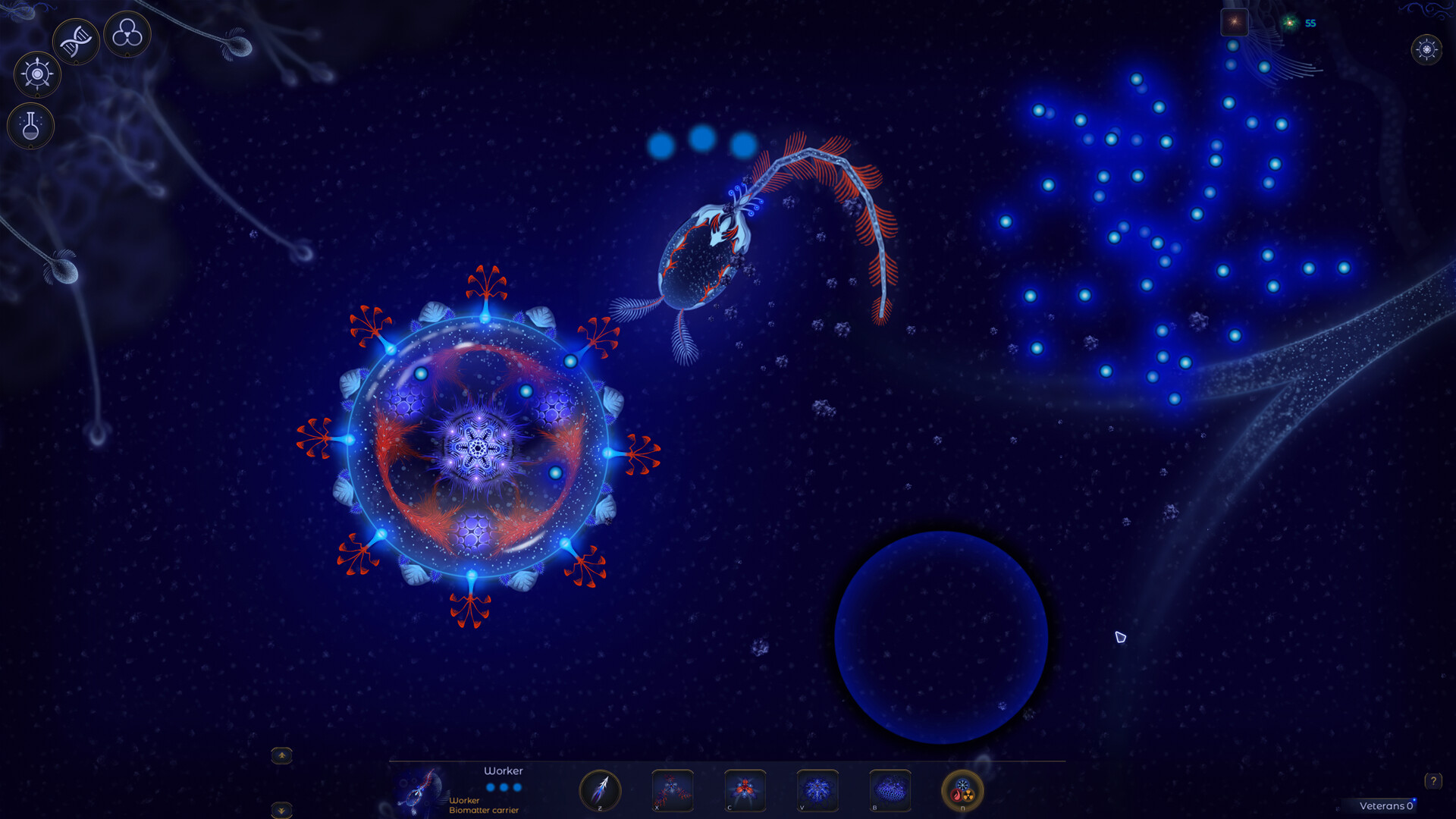Toggle the N elemental ability wheel
The height and width of the screenshot is (819, 1456).
[x=962, y=792]
